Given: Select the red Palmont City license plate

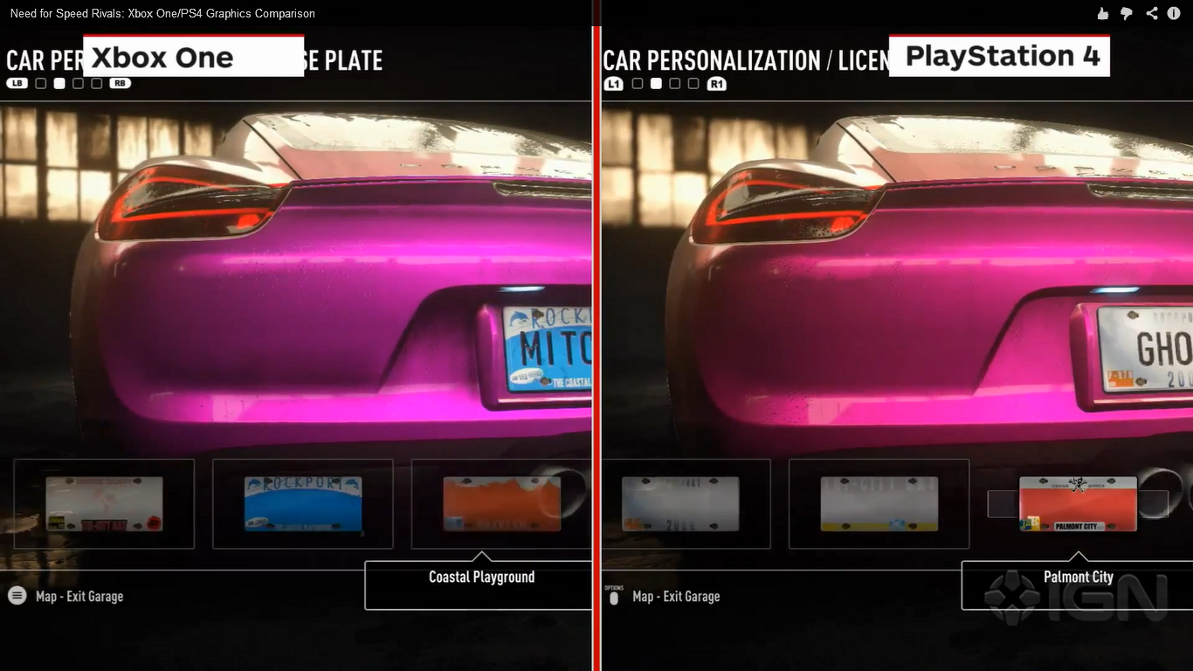Looking at the screenshot, I should pyautogui.click(x=1077, y=503).
